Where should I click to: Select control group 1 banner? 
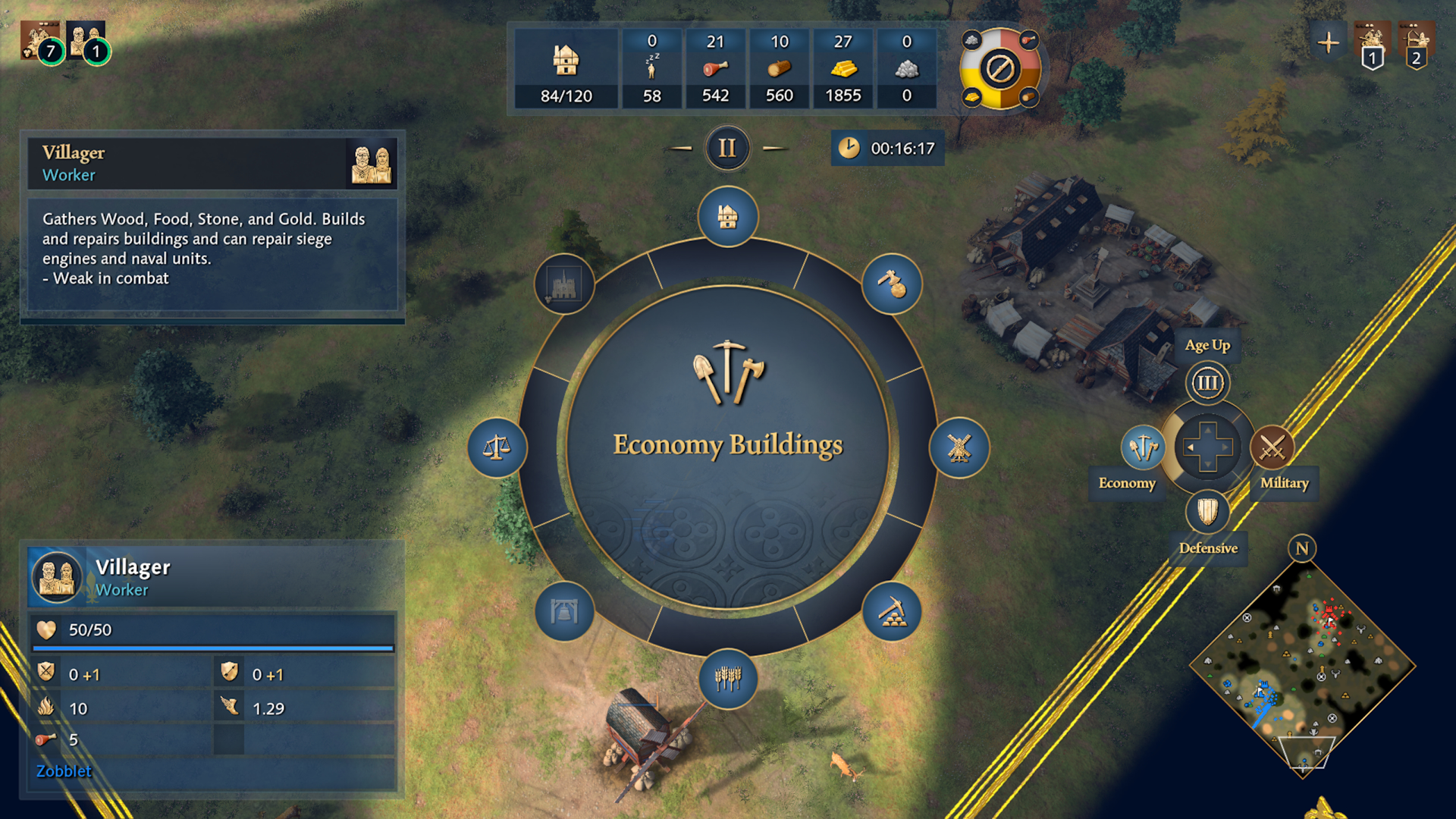click(1373, 45)
